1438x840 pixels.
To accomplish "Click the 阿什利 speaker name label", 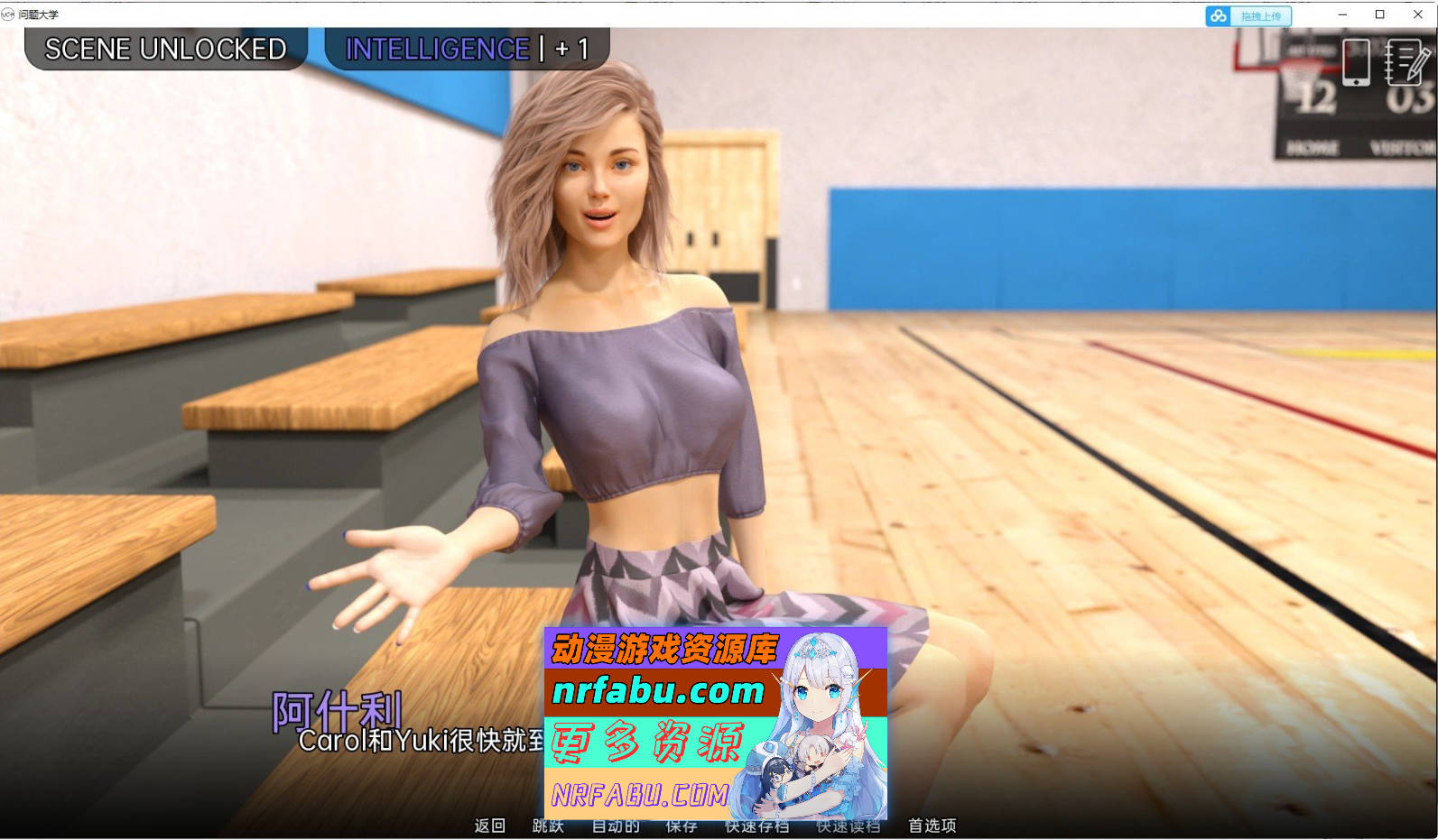I will [337, 710].
